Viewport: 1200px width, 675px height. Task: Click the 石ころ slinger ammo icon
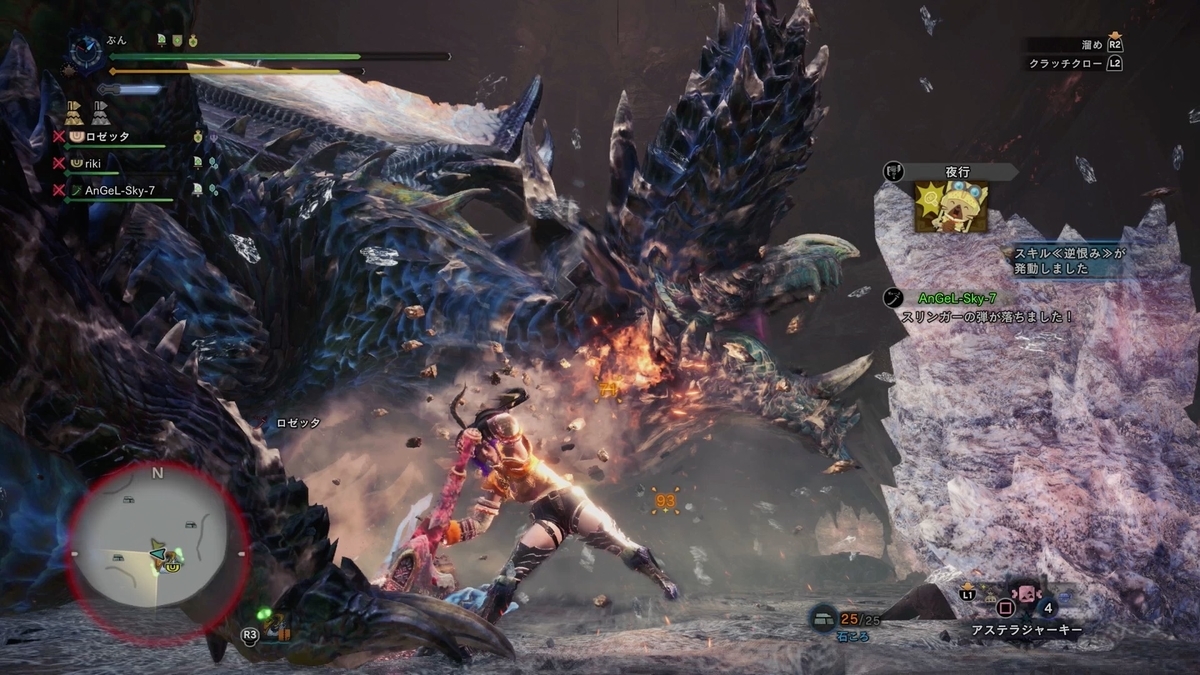click(823, 618)
